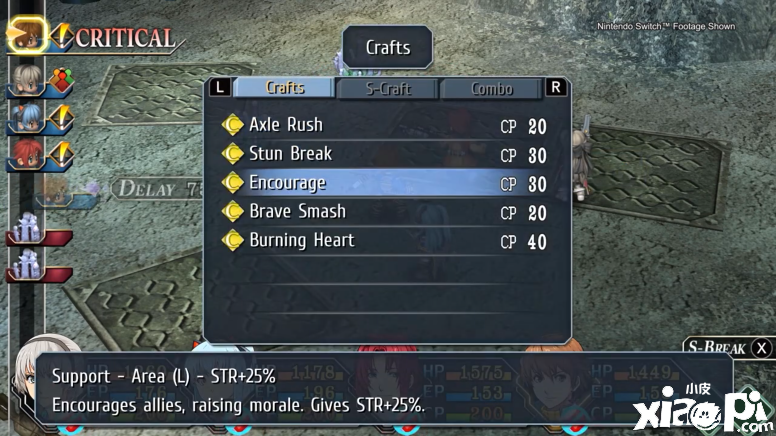Select Brave Smash from the list

tap(297, 212)
